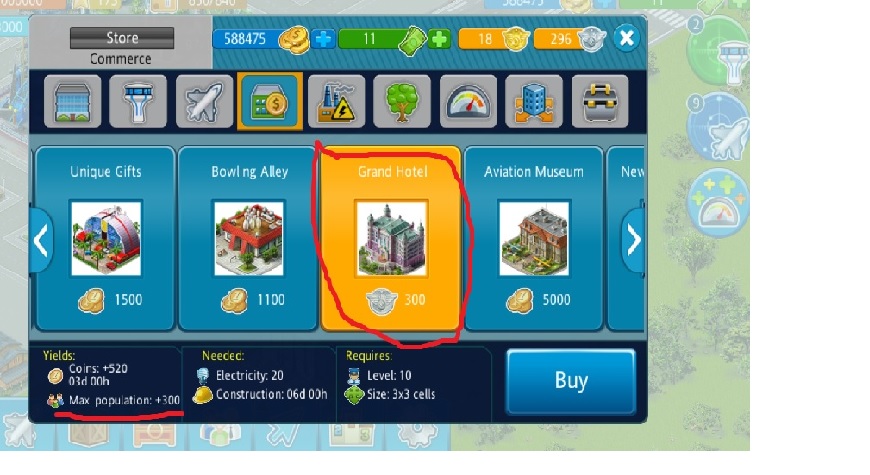Buy the selected Grand Hotel
Image resolution: width=870 pixels, height=475 pixels.
[x=570, y=381]
